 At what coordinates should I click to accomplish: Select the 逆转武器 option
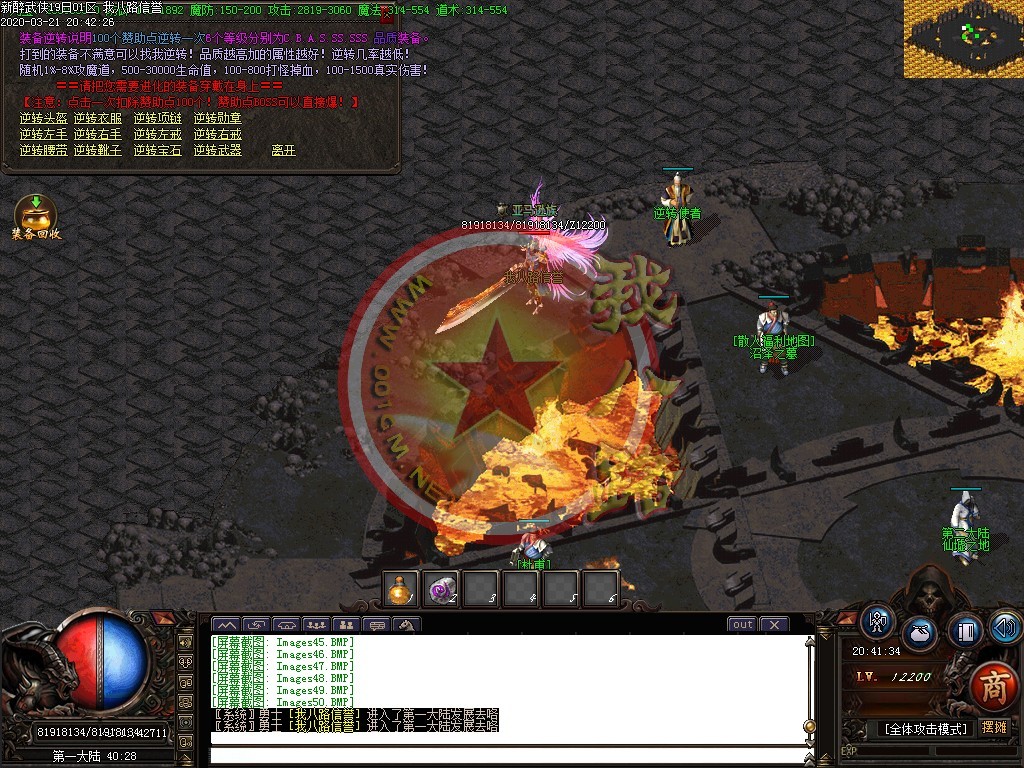tap(218, 150)
